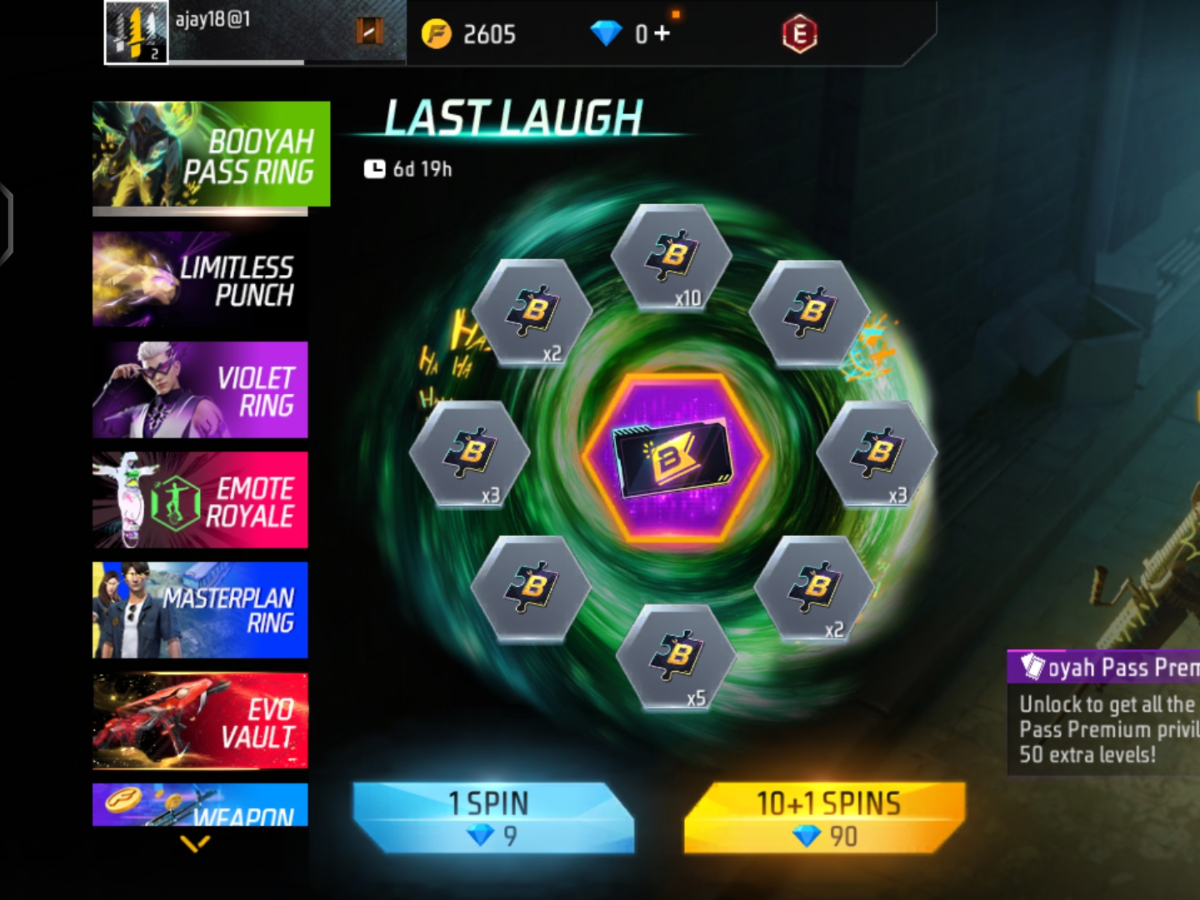Choose the Masterplan Ring event
Image resolution: width=1200 pixels, height=900 pixels.
pos(200,610)
